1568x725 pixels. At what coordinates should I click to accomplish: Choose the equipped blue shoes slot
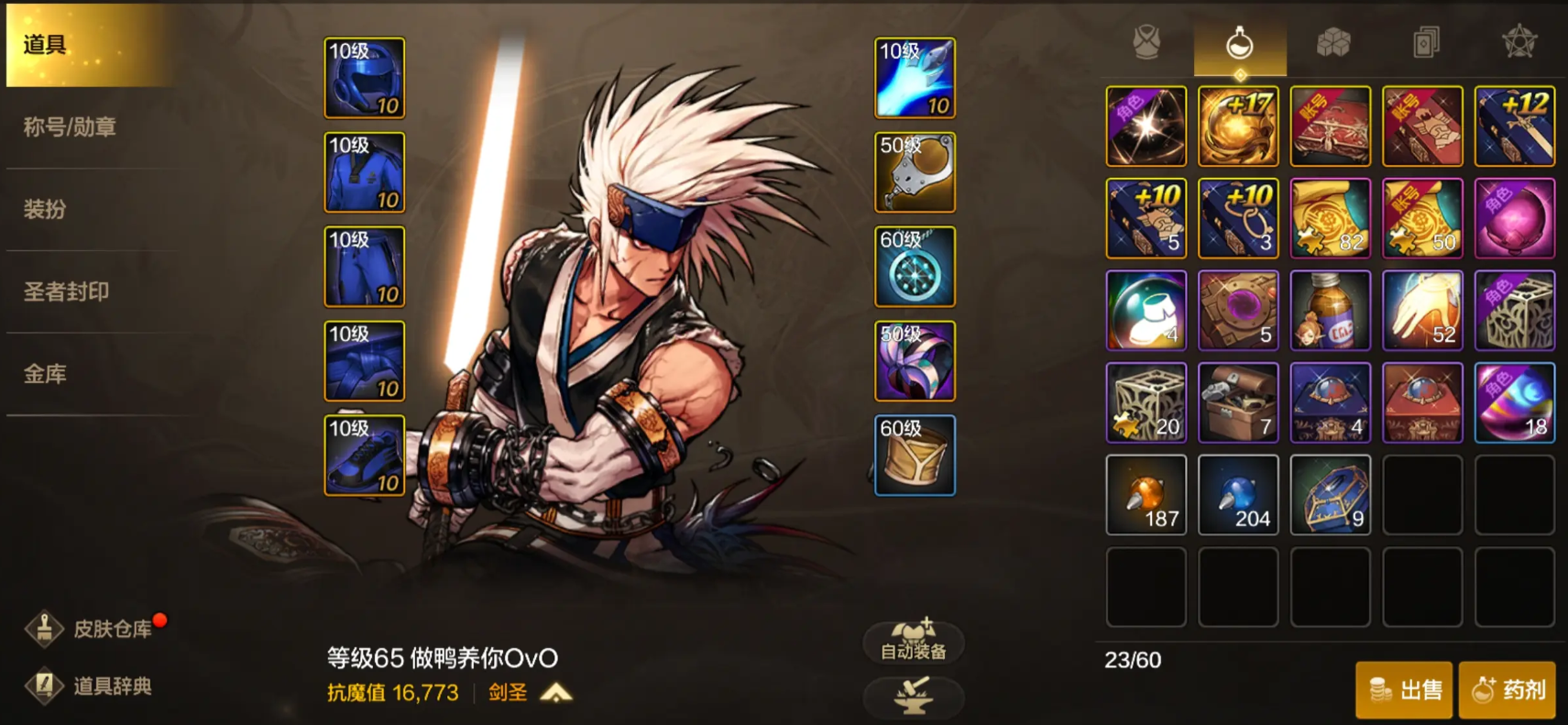click(364, 456)
